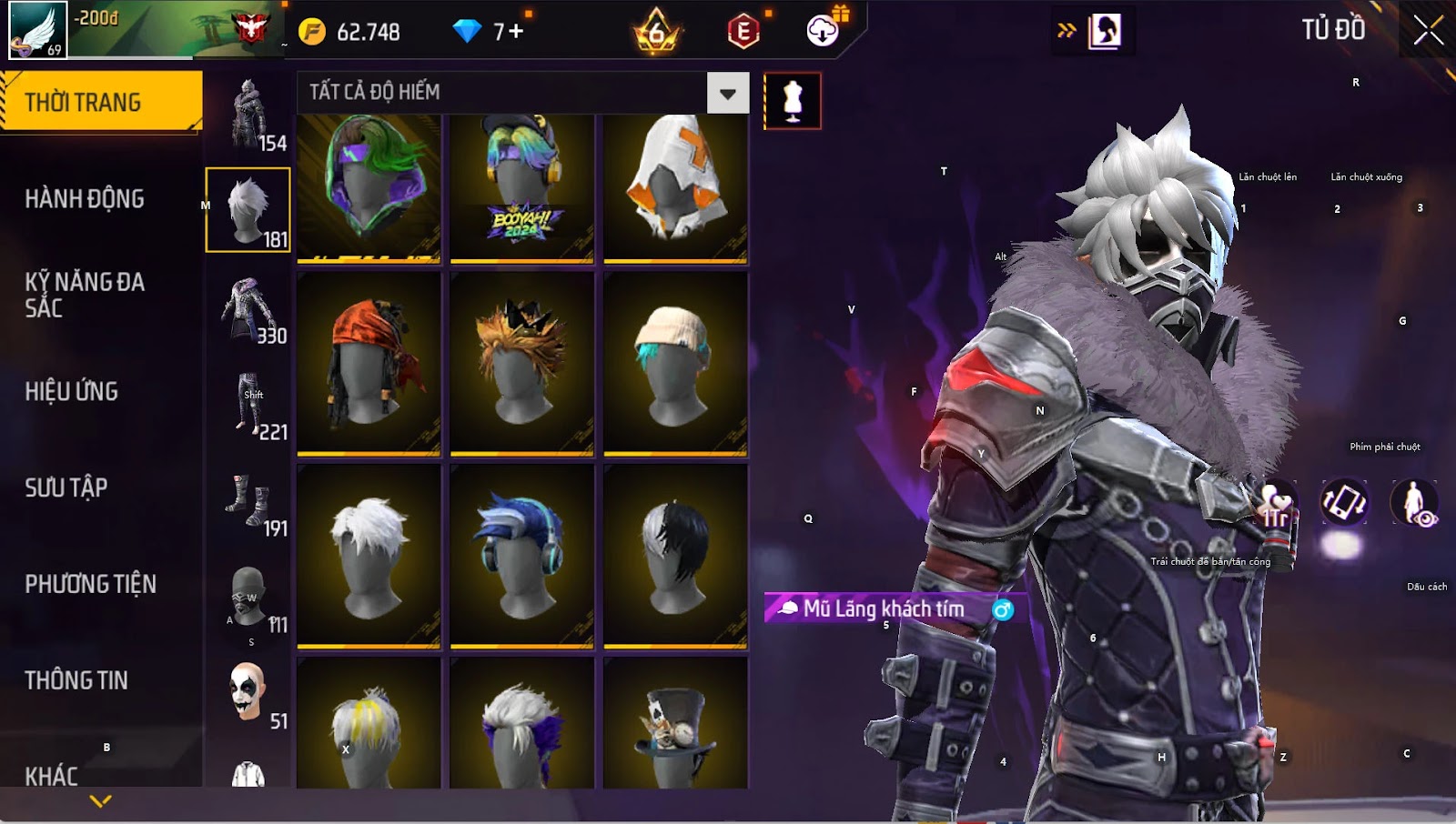Close the wardrobe screen

[x=1428, y=30]
